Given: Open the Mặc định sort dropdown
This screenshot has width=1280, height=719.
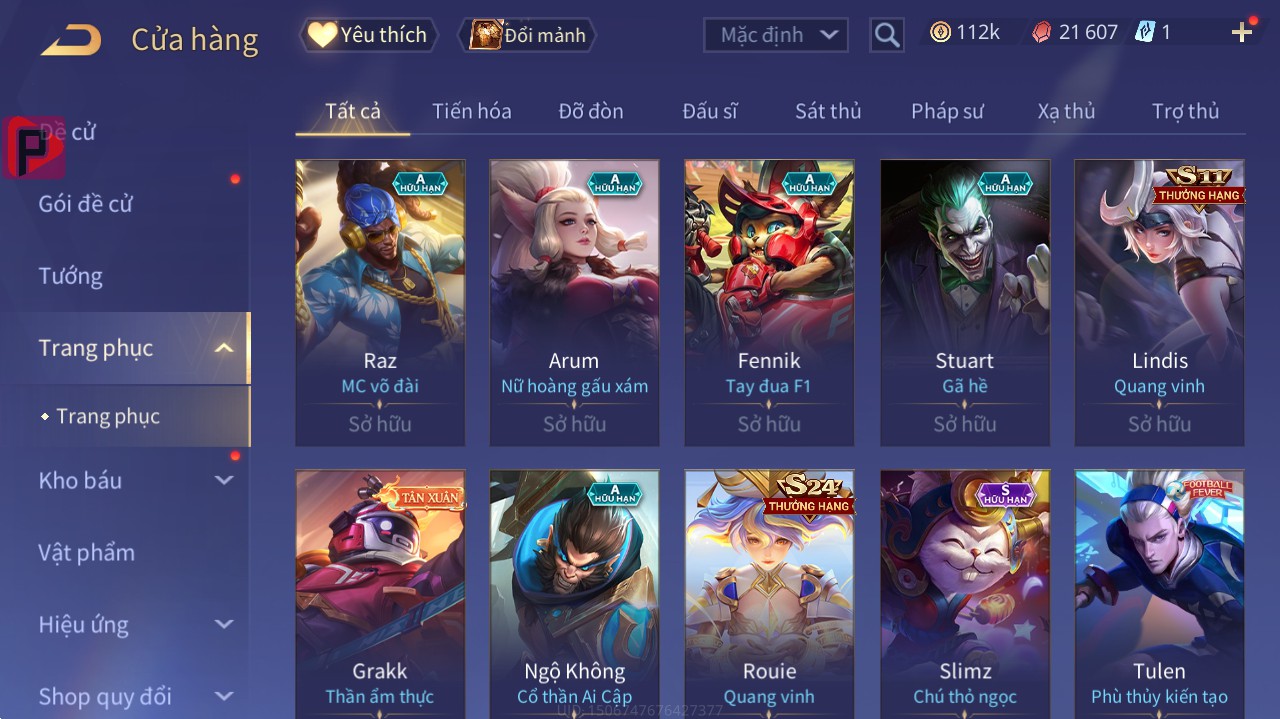Looking at the screenshot, I should click(x=776, y=35).
